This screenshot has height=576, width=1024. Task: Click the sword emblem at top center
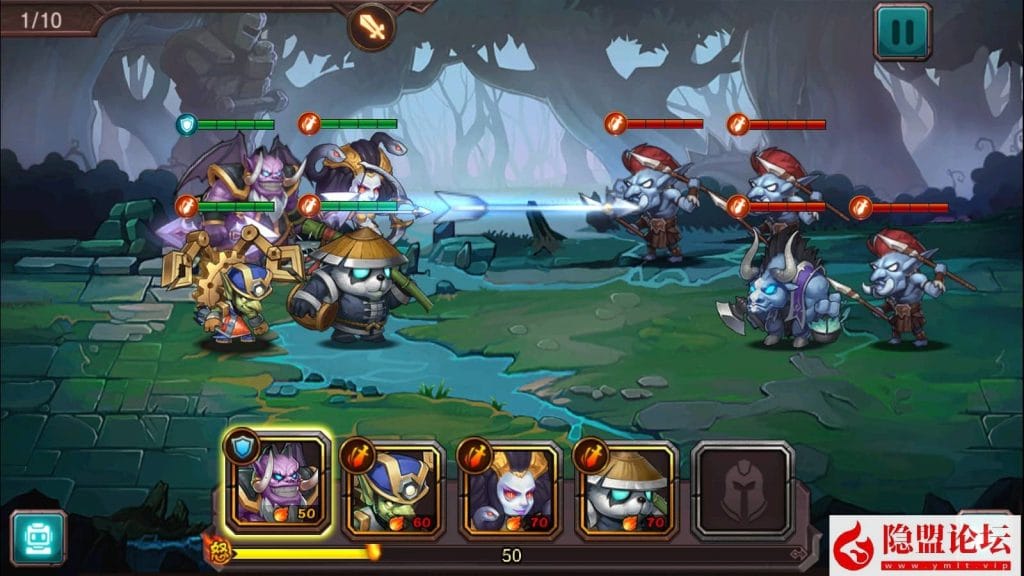371,26
